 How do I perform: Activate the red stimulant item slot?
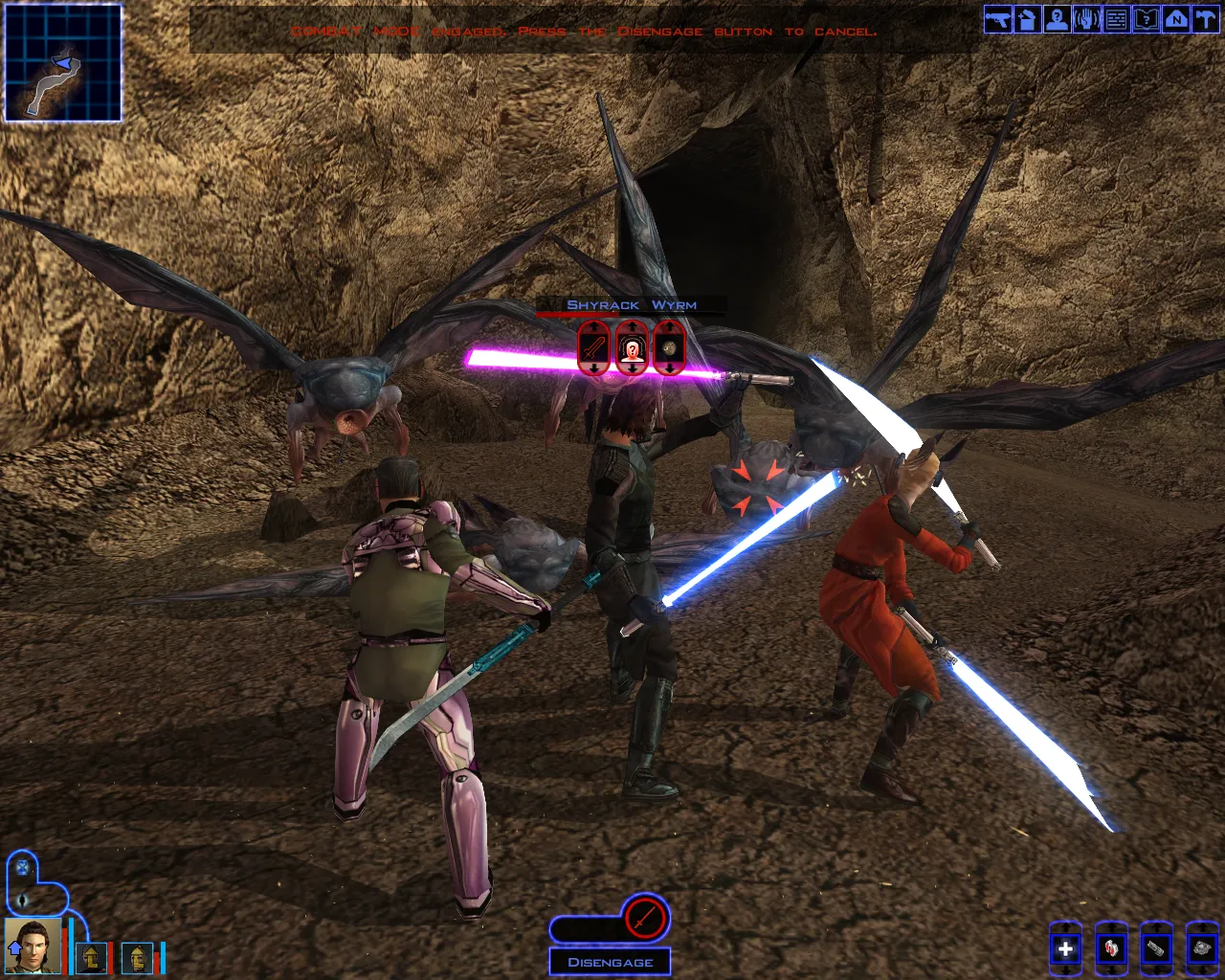1111,948
